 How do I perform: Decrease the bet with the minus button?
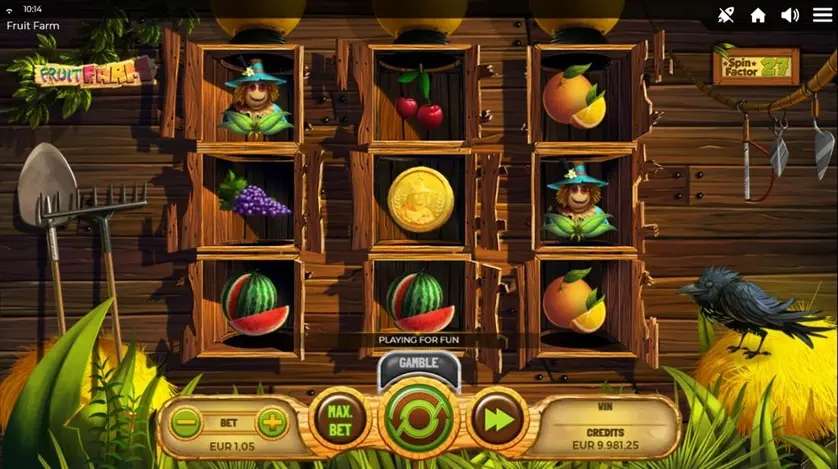[186, 423]
